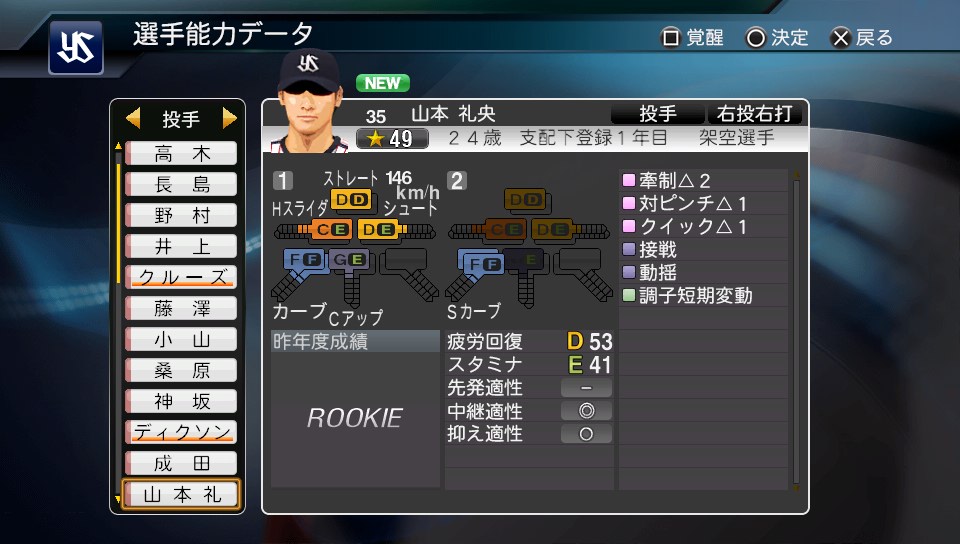Select the 神坂 list row
Image resolution: width=960 pixels, height=544 pixels.
181,402
